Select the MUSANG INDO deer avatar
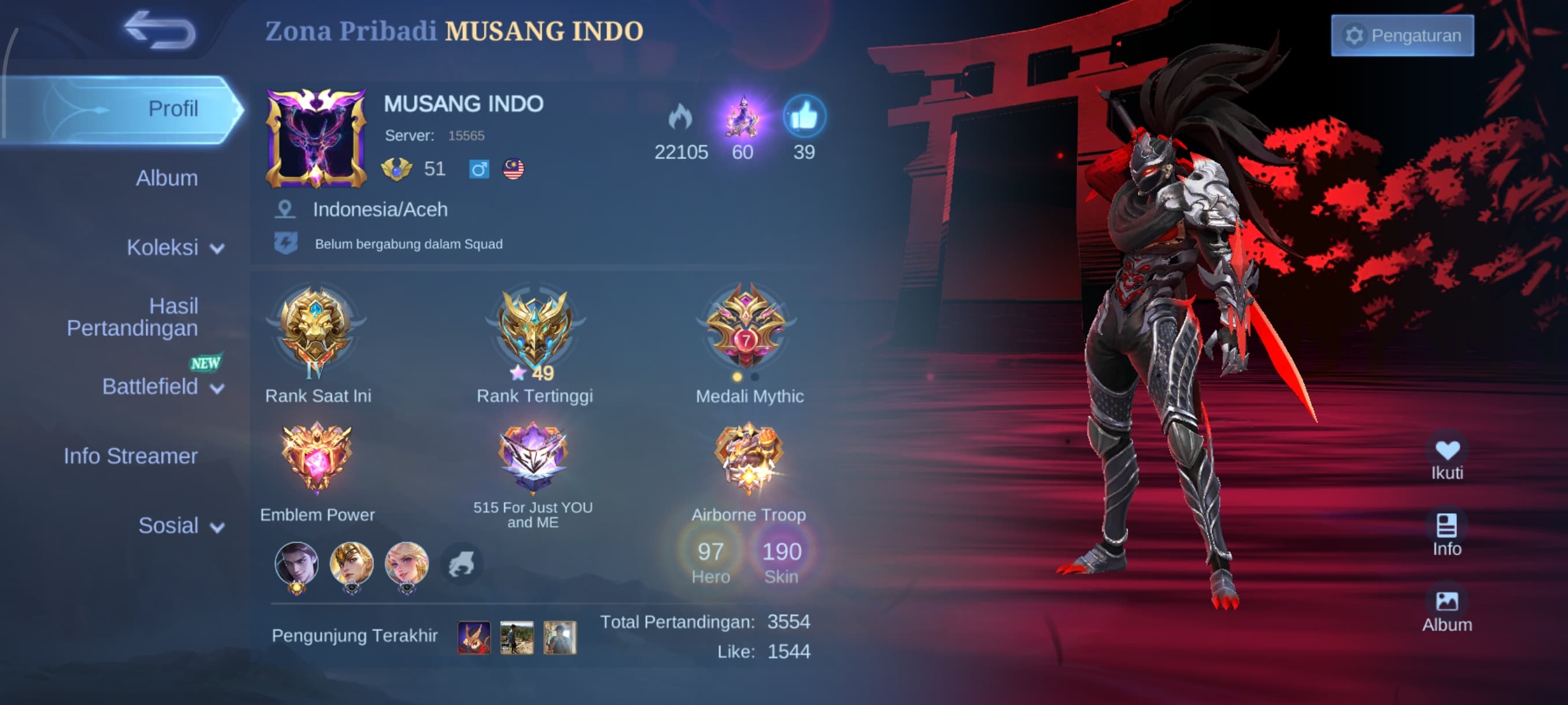Image resolution: width=1568 pixels, height=705 pixels. point(316,139)
